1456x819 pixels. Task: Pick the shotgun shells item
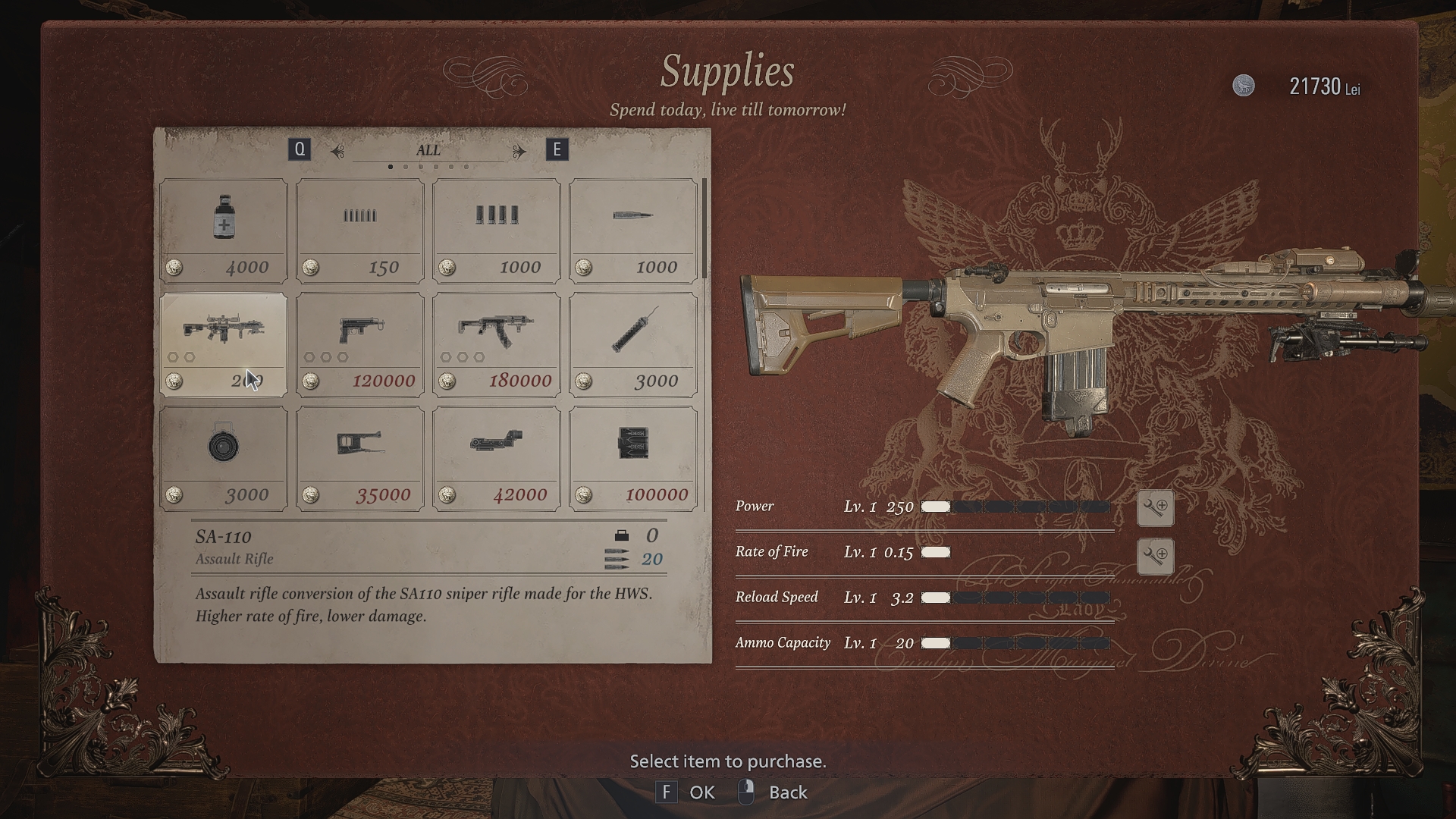point(497,230)
